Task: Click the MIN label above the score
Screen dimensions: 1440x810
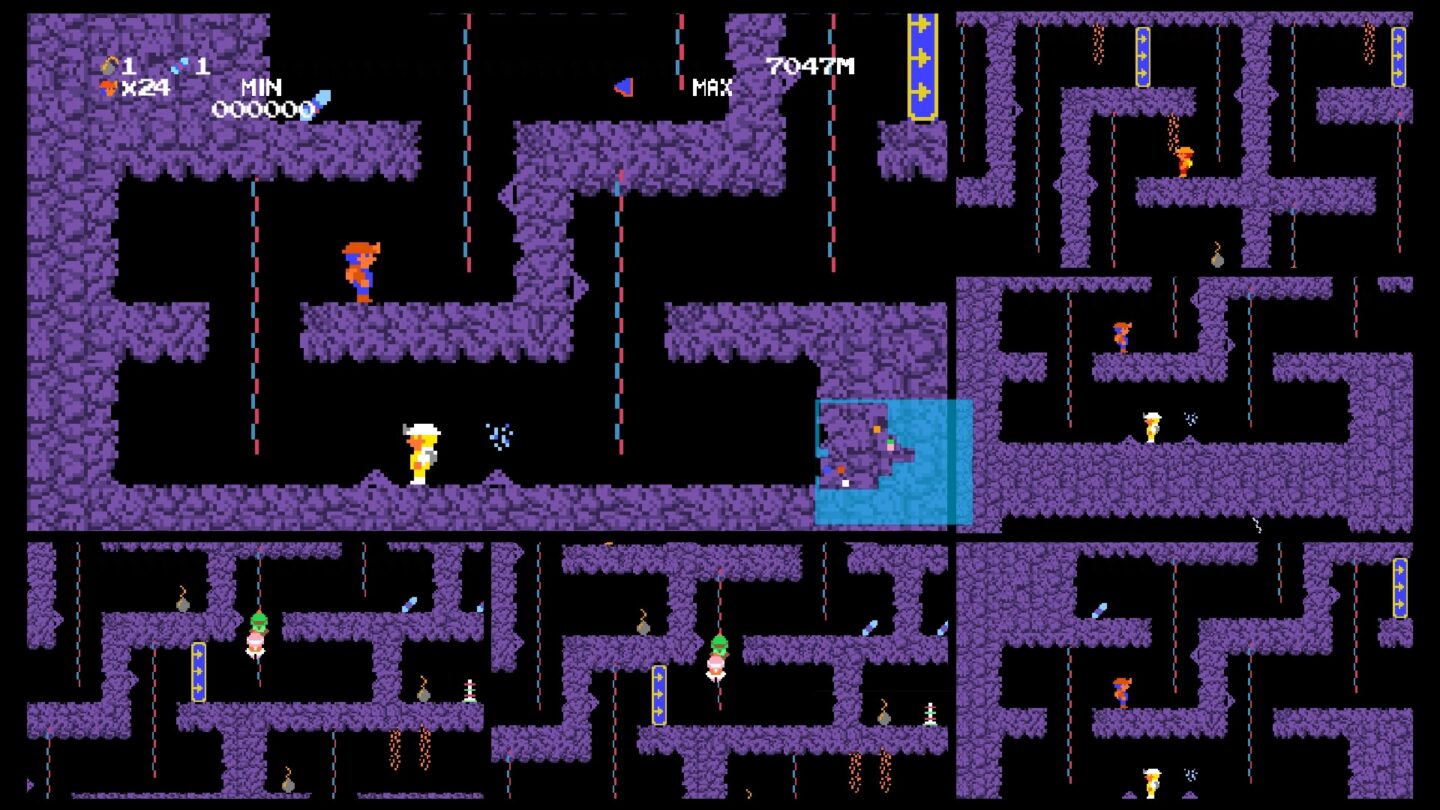Action: 262,87
